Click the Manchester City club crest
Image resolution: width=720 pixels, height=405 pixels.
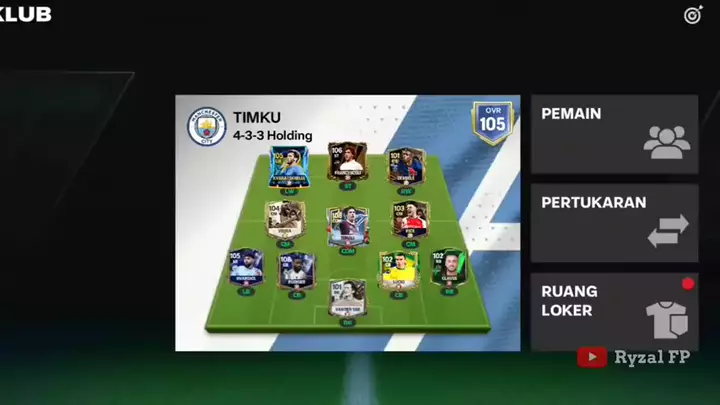click(x=207, y=127)
